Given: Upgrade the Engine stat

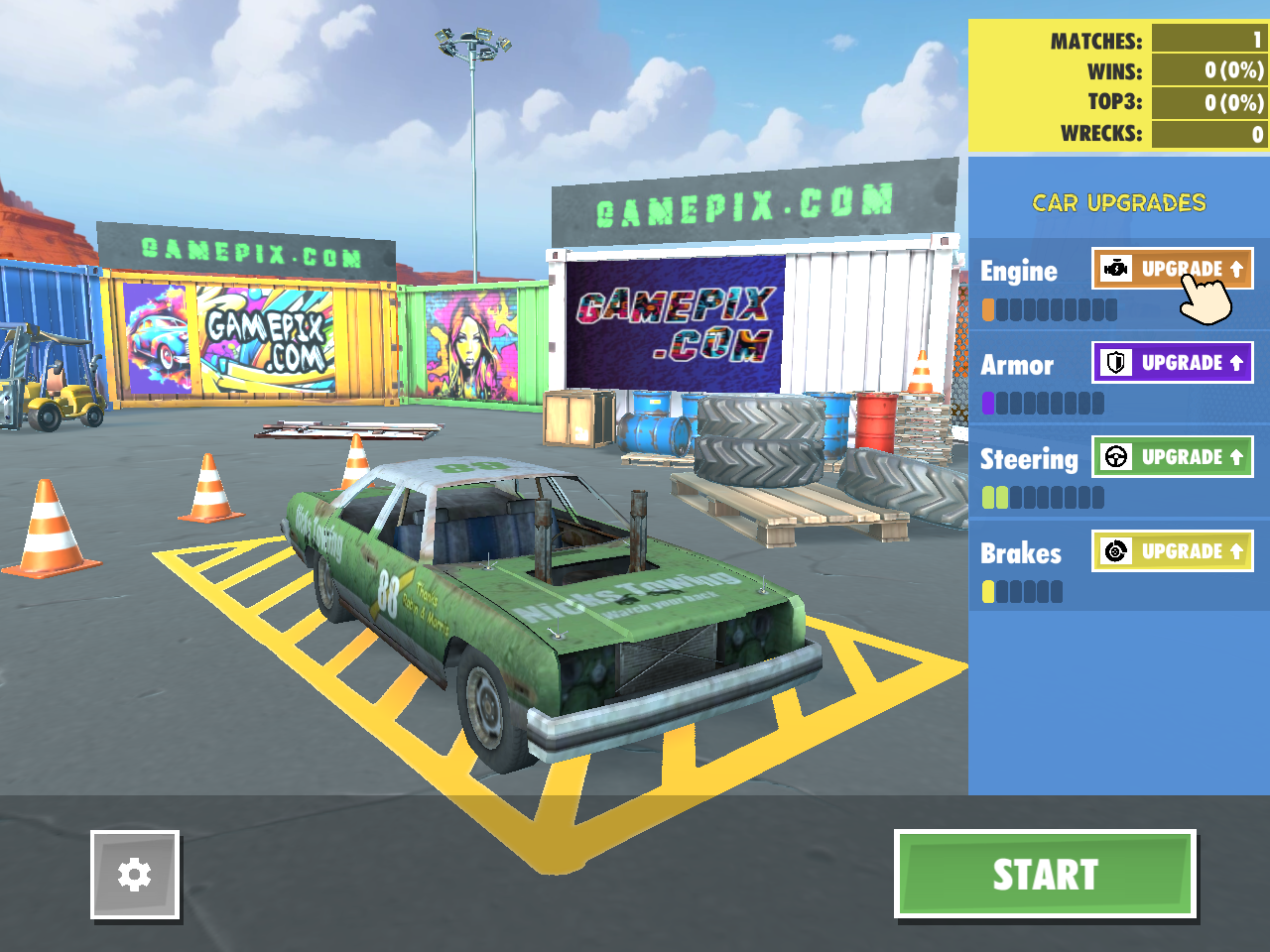Looking at the screenshot, I should 1173,268.
